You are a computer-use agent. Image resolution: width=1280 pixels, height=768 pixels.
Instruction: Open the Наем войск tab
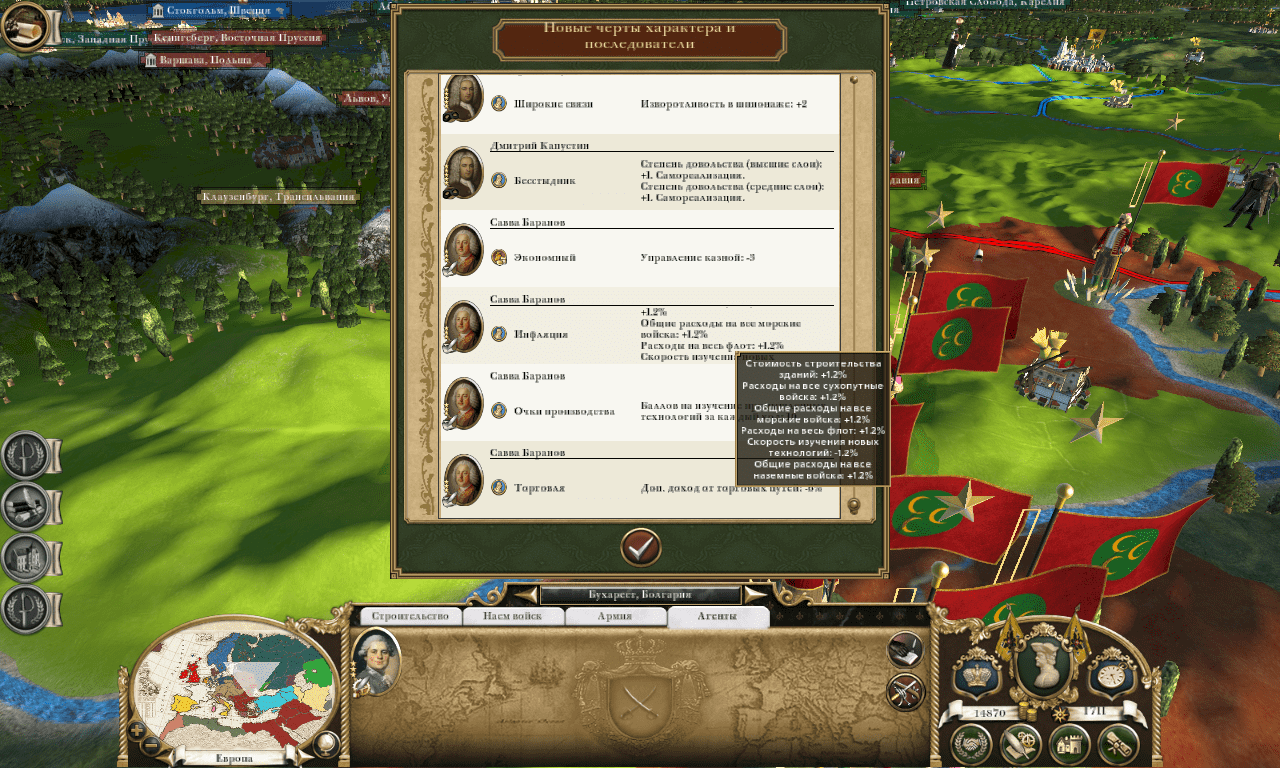[513, 616]
